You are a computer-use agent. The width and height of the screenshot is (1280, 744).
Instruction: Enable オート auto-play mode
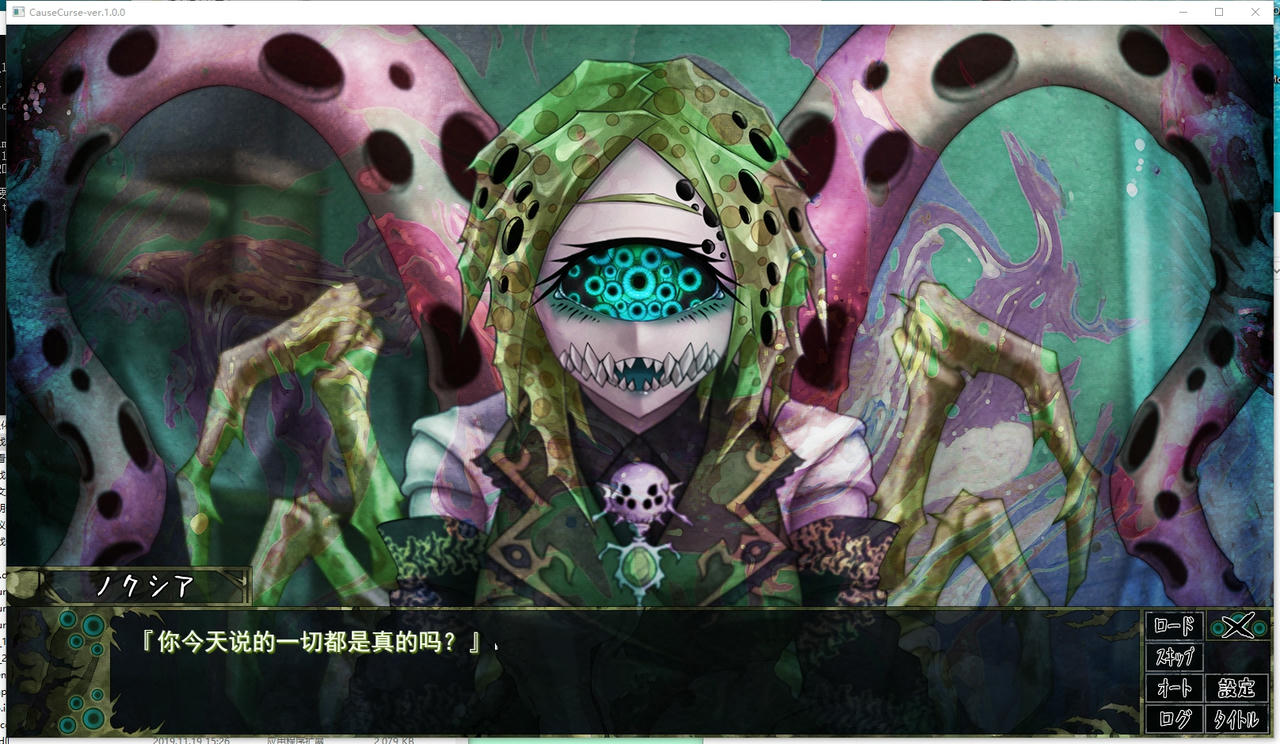(1174, 688)
